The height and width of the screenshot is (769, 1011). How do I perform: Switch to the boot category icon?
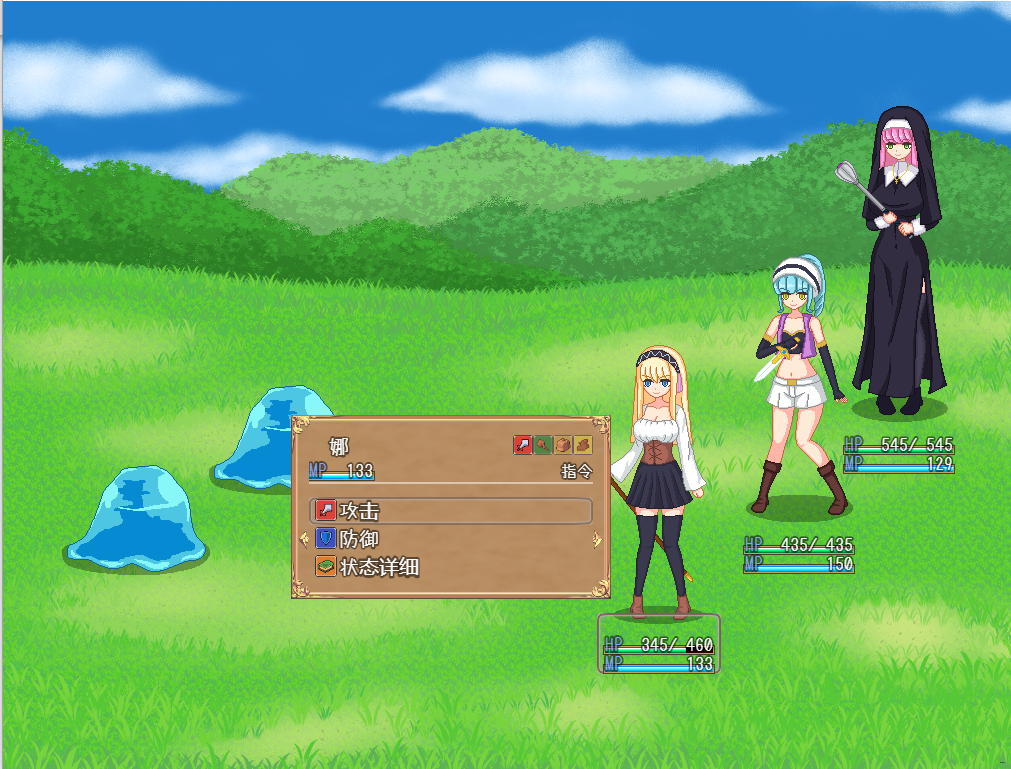583,445
